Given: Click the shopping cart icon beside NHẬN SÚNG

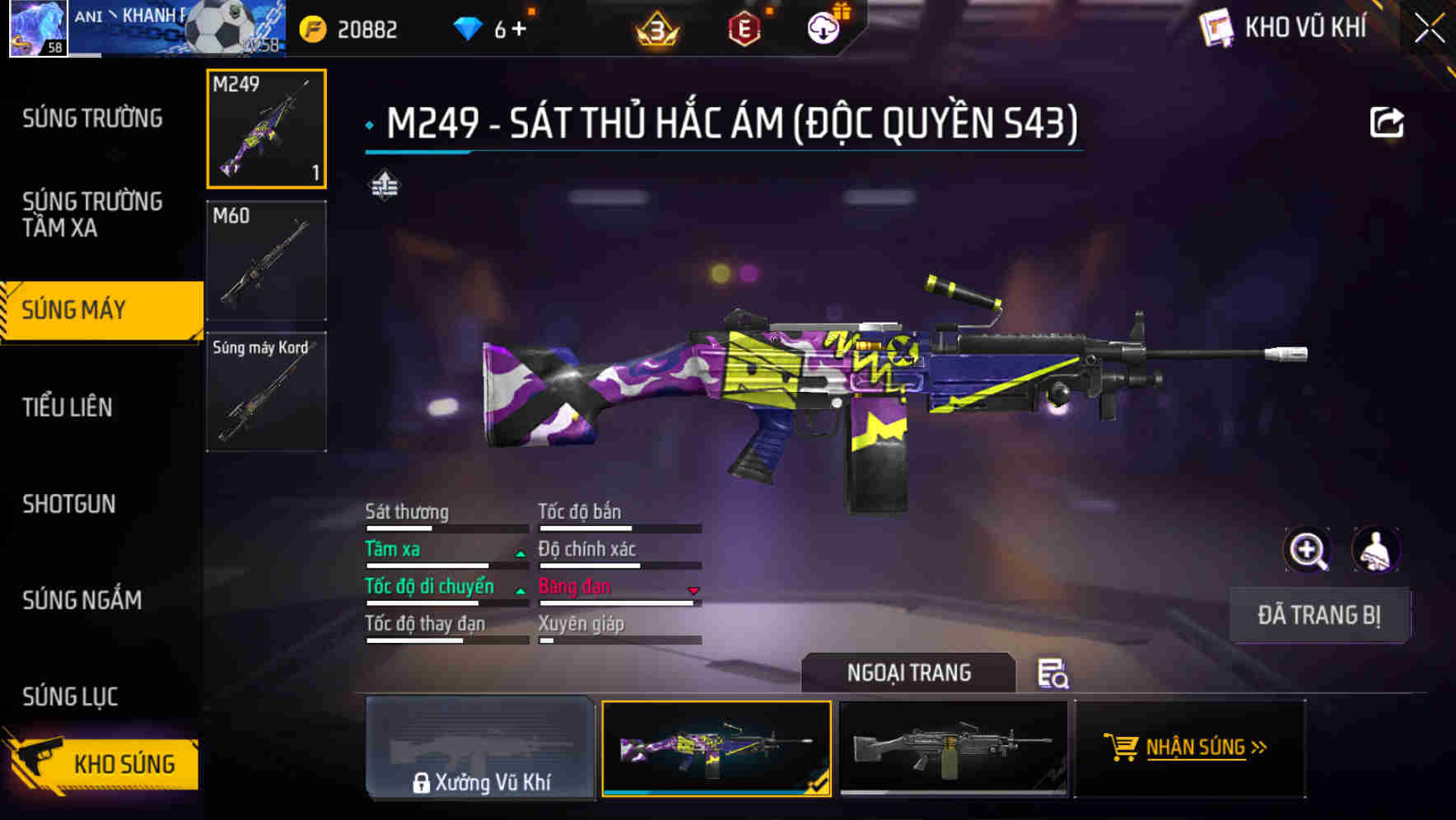Looking at the screenshot, I should click(x=1122, y=748).
